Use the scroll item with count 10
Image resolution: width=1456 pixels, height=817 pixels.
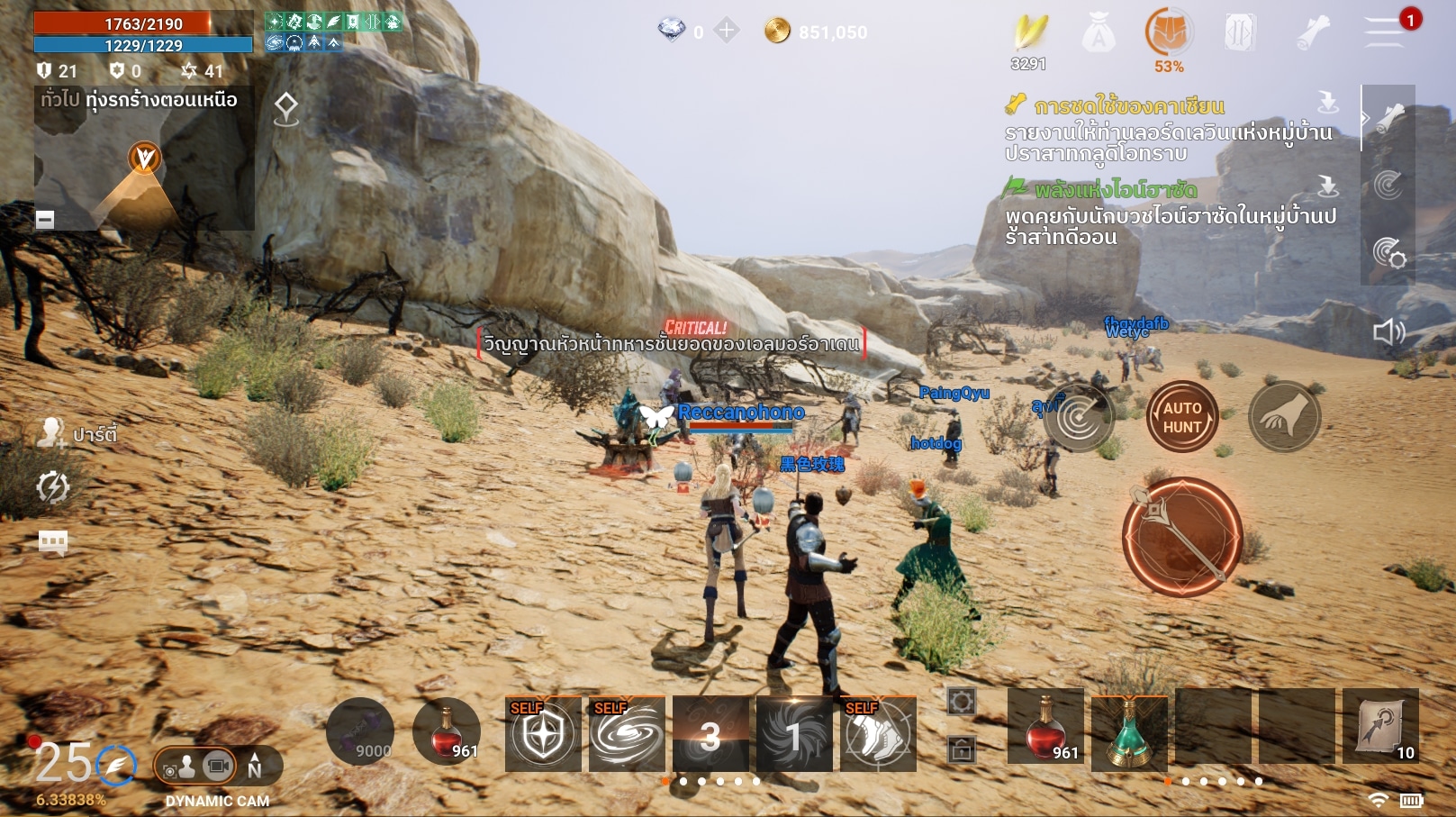[x=1380, y=728]
